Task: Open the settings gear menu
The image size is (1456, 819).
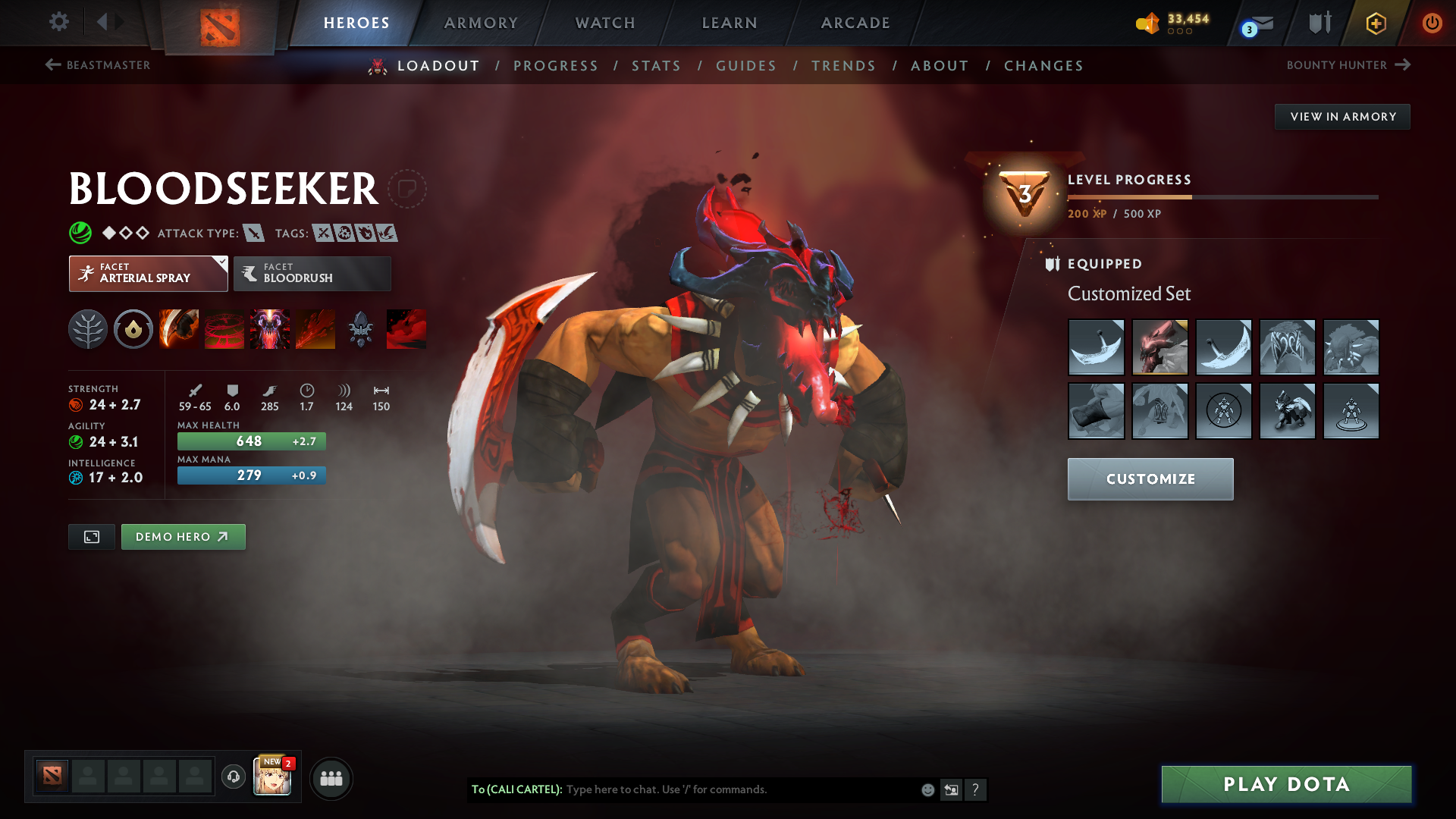Action: (58, 22)
